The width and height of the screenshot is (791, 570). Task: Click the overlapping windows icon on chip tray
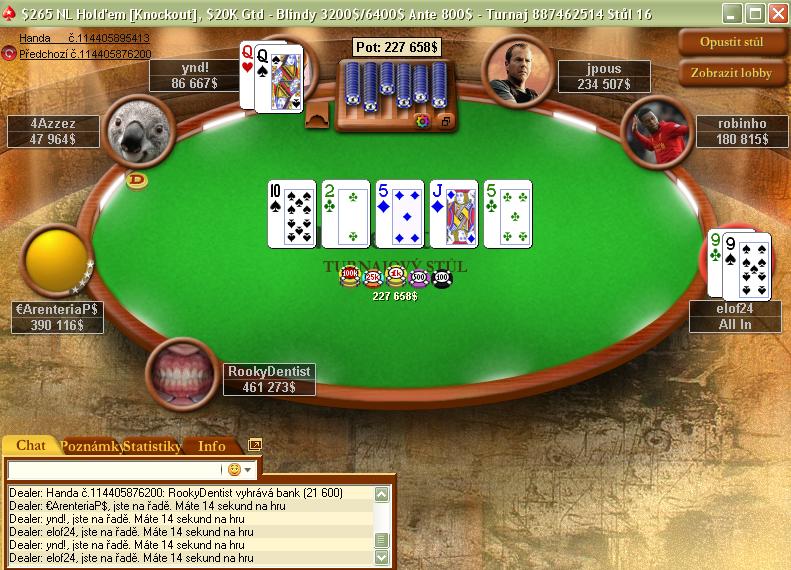(x=446, y=121)
